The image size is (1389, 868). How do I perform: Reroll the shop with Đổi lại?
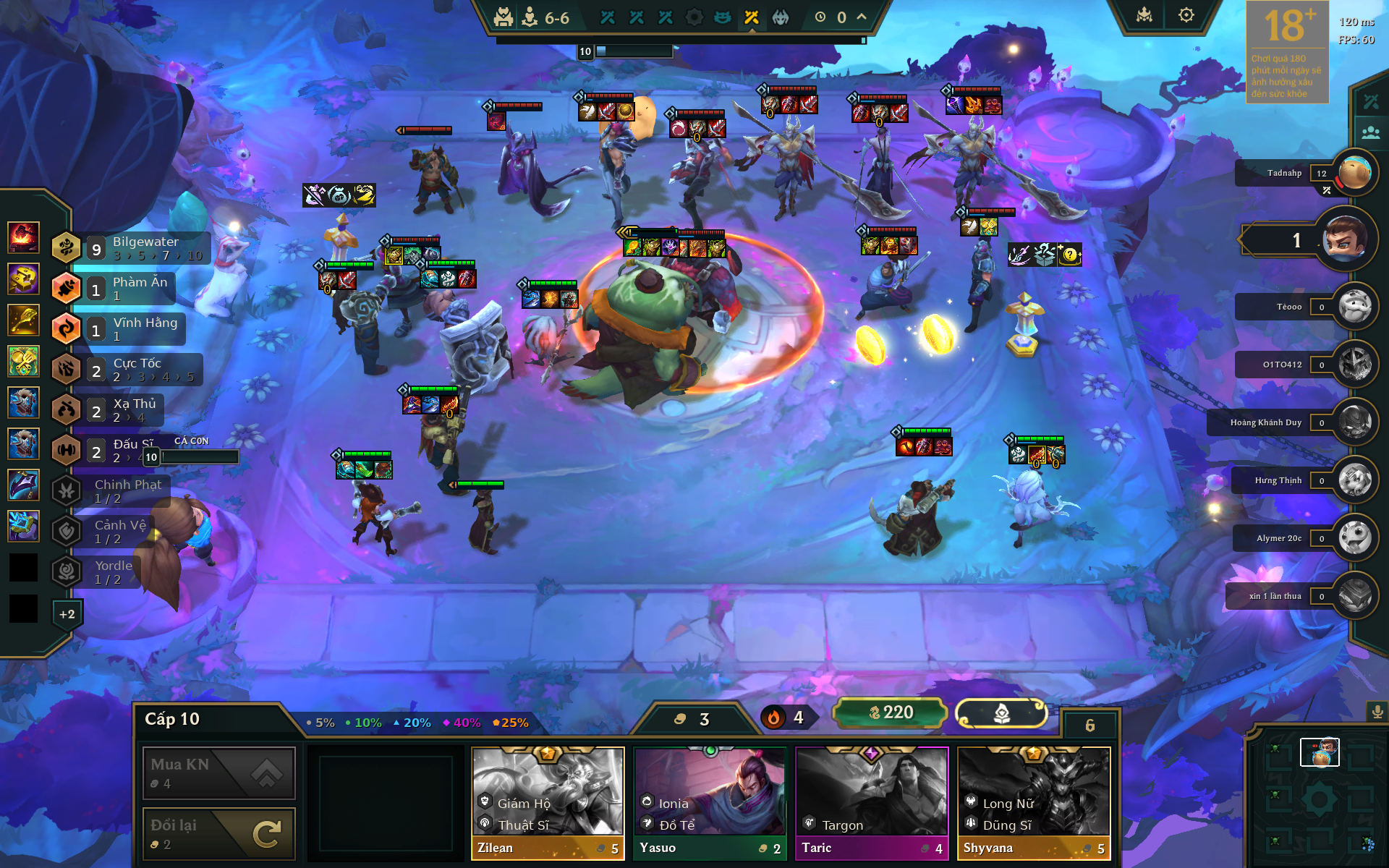(x=218, y=833)
